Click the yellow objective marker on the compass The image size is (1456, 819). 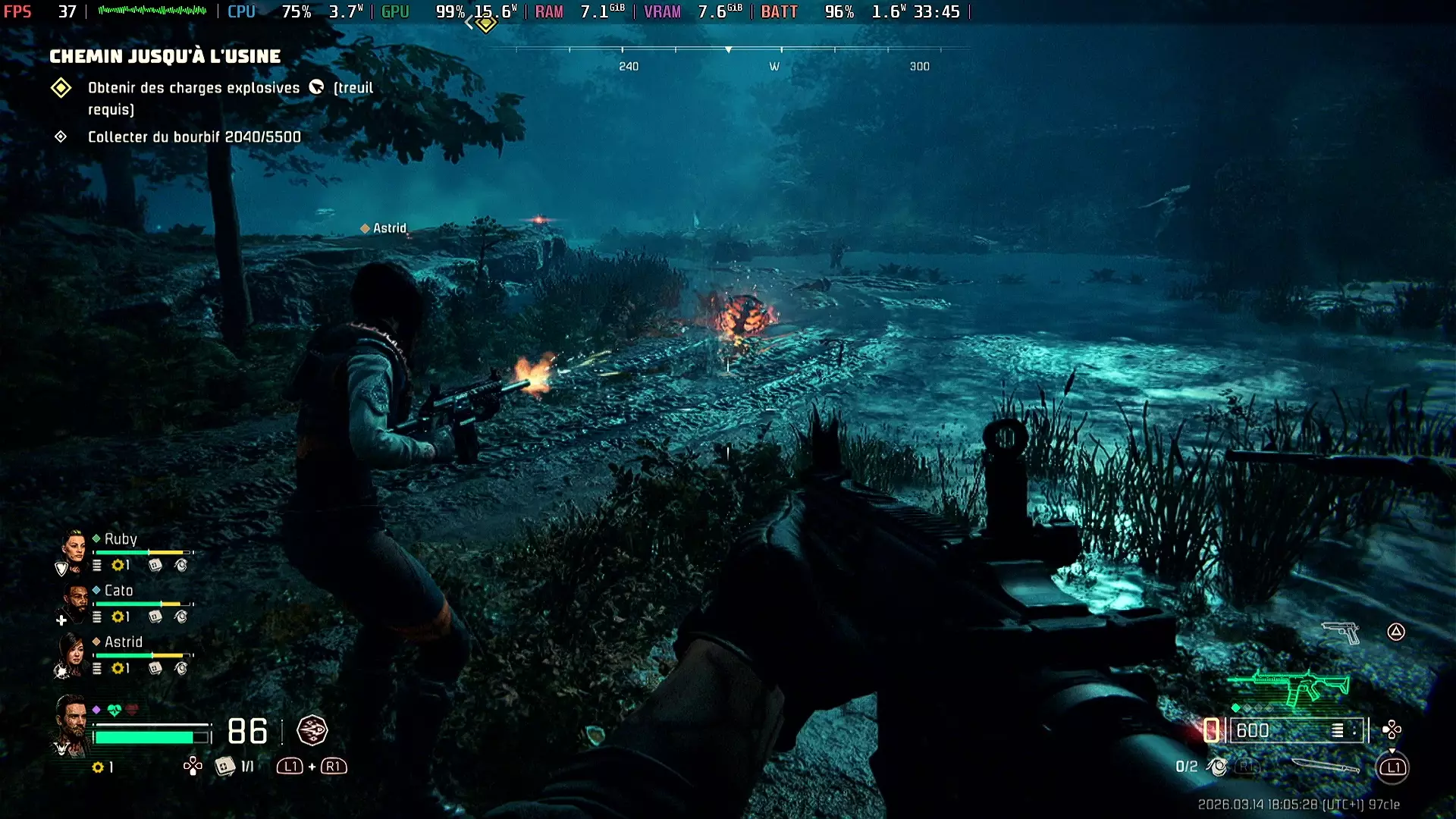486,24
